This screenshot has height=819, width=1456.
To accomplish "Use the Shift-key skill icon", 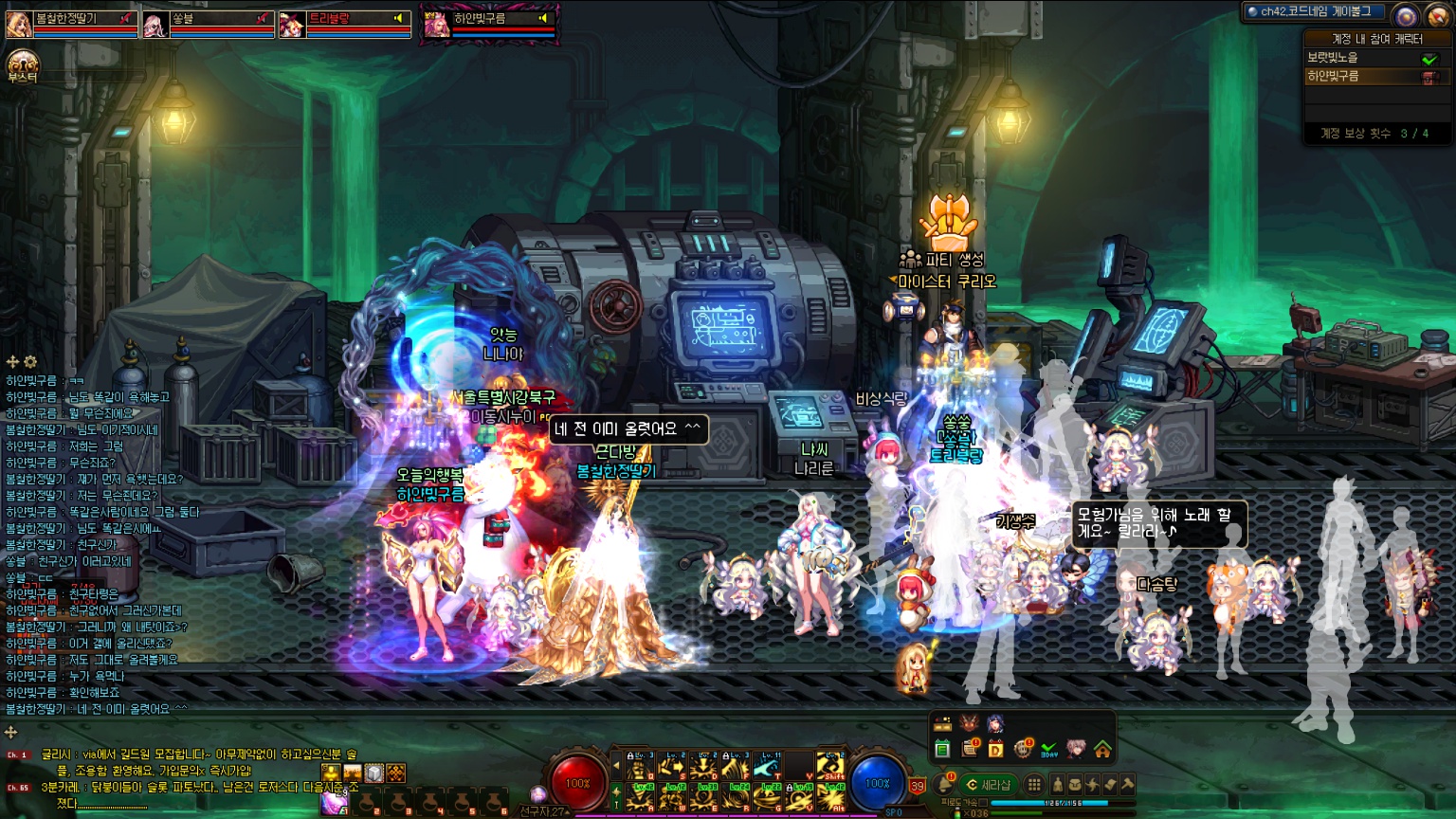I will pos(830,766).
